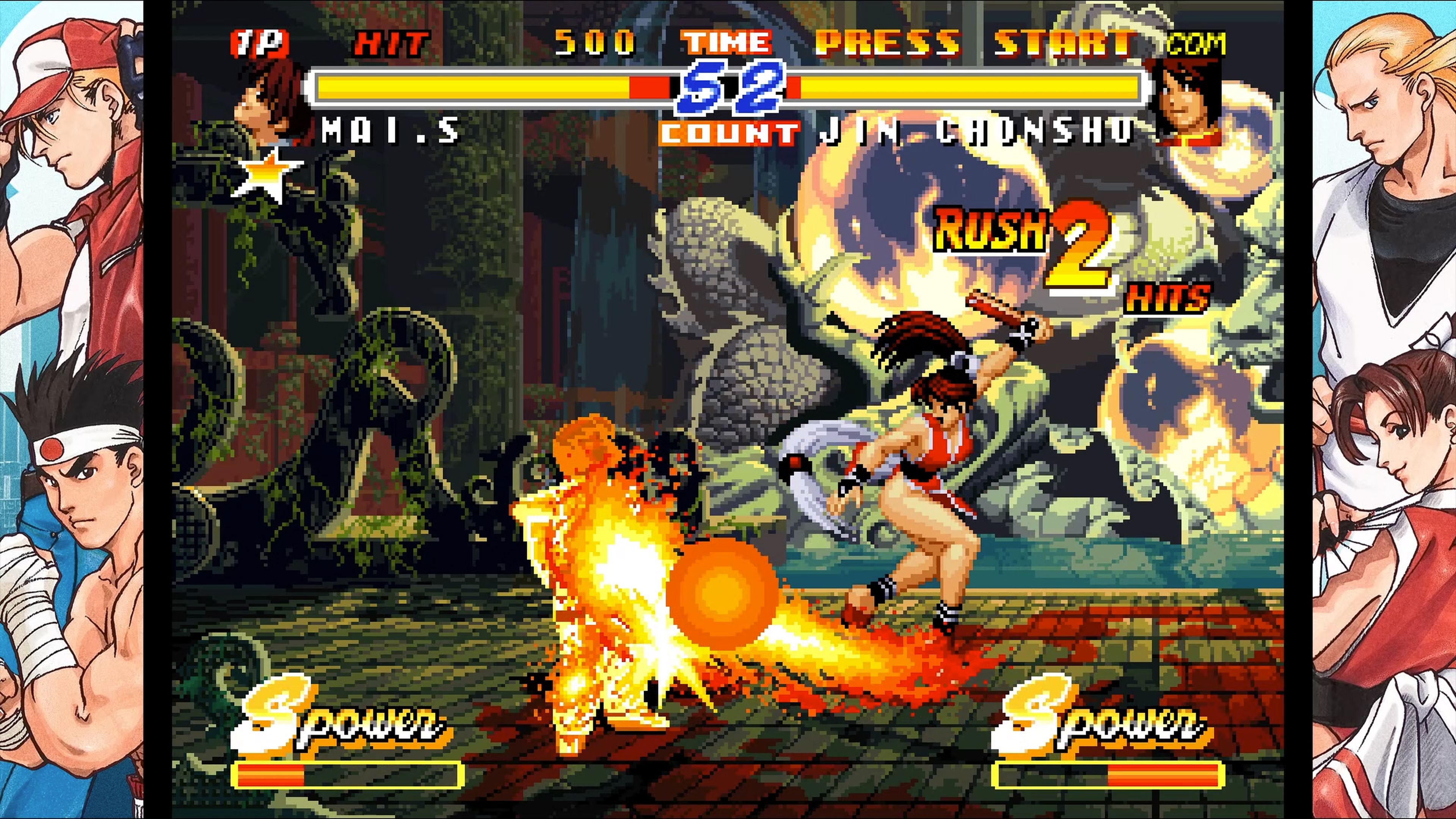This screenshot has height=819, width=1456.
Task: Select Jin Chonshu's portrait near PRESS START
Action: pyautogui.click(x=1184, y=102)
